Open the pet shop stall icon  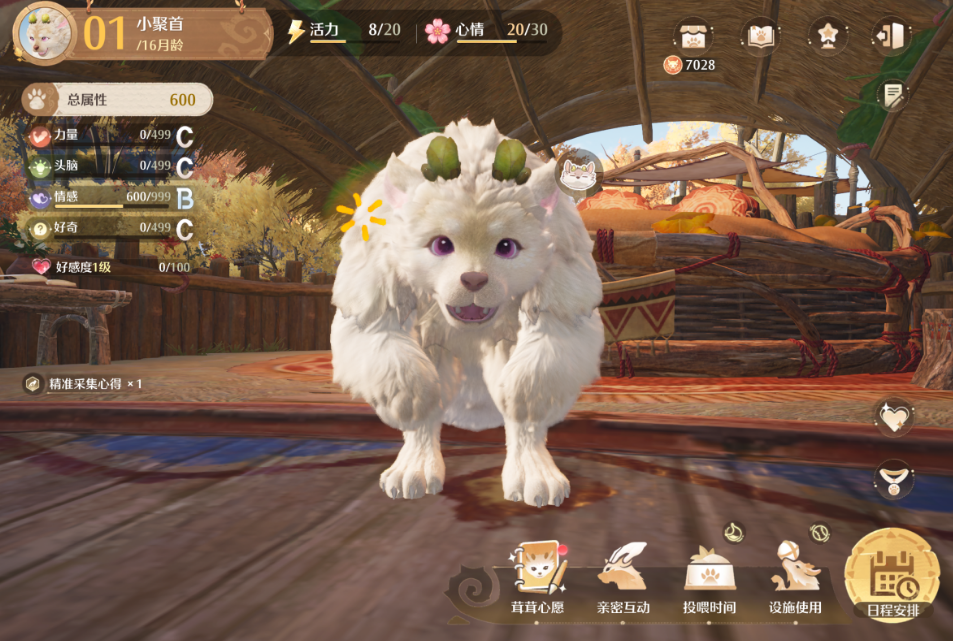[692, 35]
